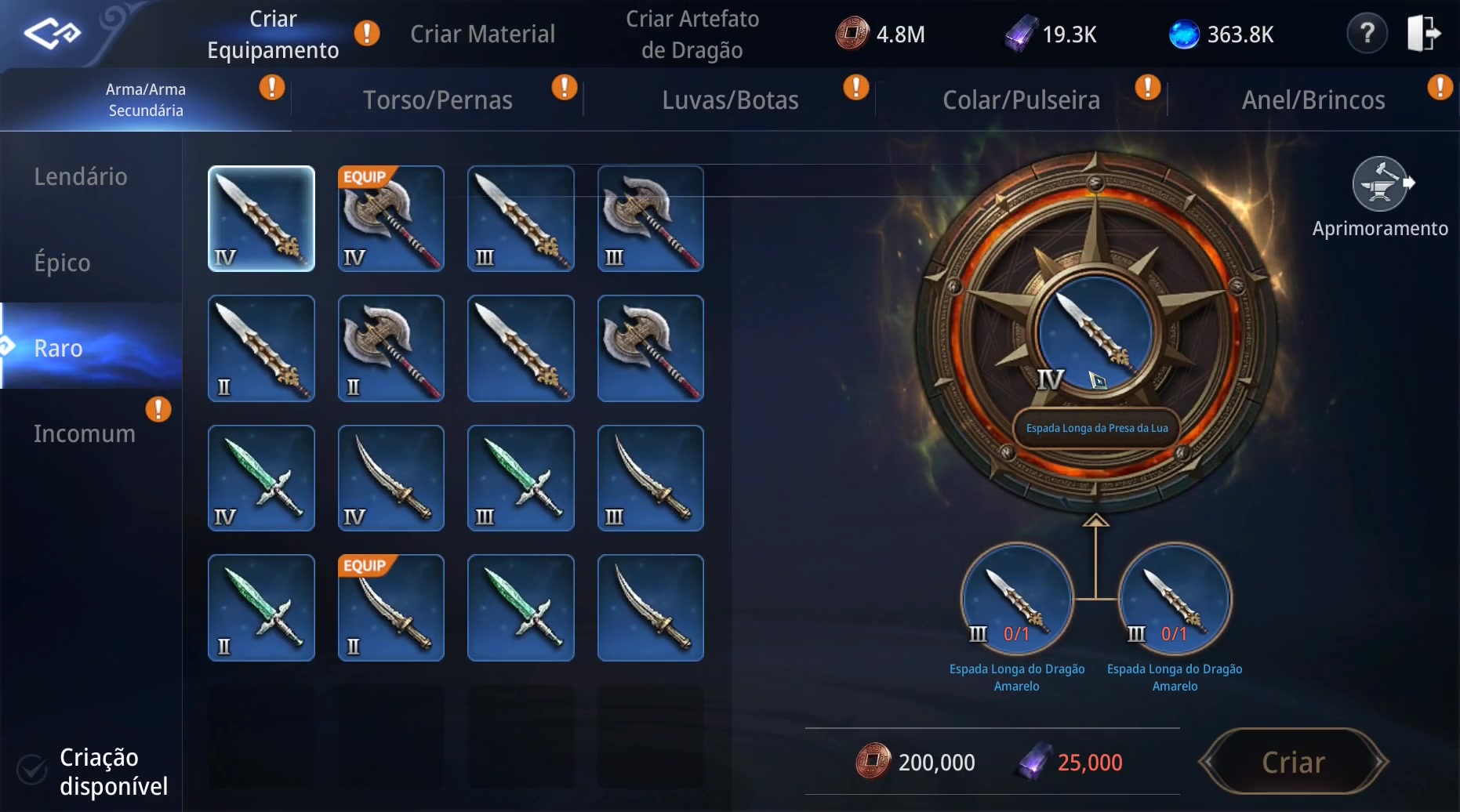Open the help question mark button
Image resolution: width=1460 pixels, height=812 pixels.
point(1367,34)
